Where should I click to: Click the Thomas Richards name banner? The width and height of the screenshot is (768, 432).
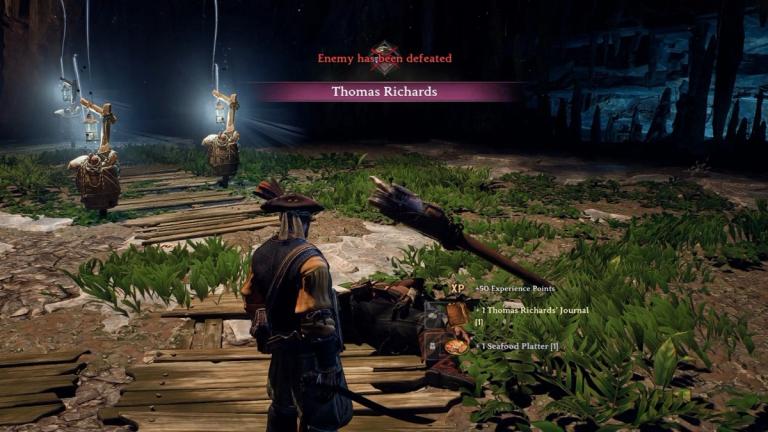pos(384,92)
